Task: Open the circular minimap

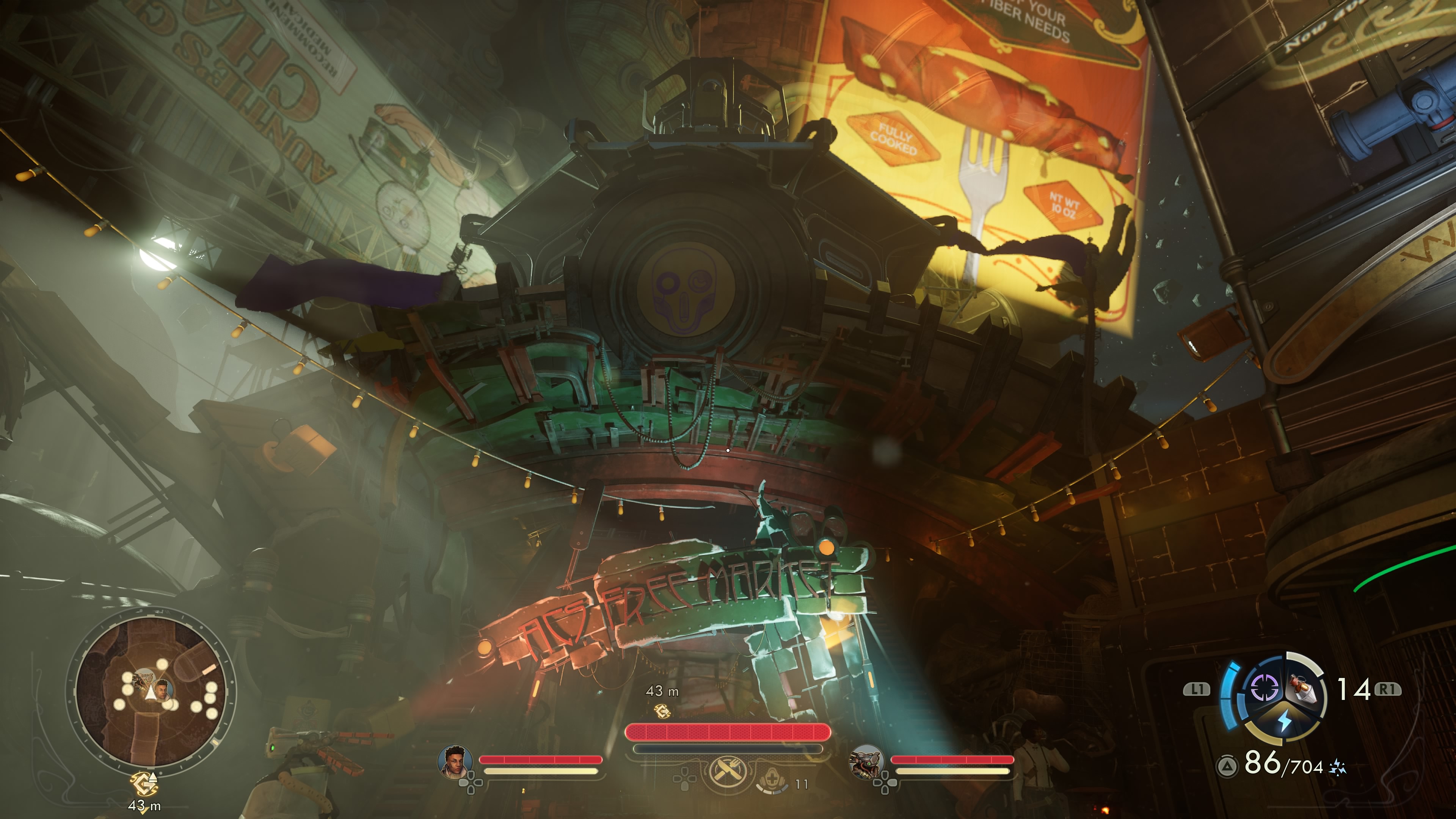Action: [x=151, y=692]
